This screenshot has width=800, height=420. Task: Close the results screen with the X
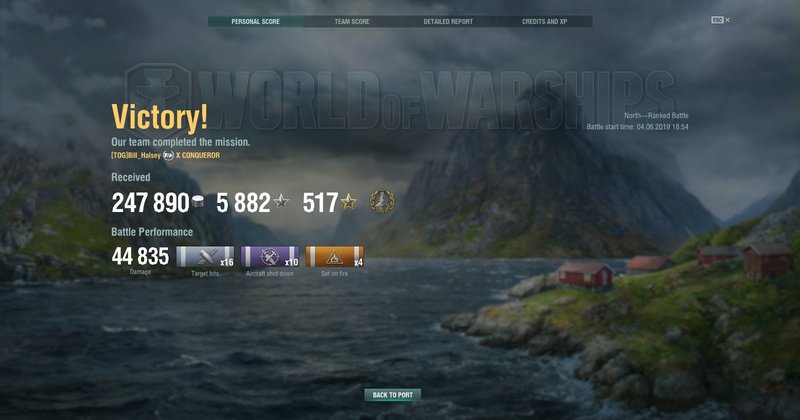click(x=728, y=20)
